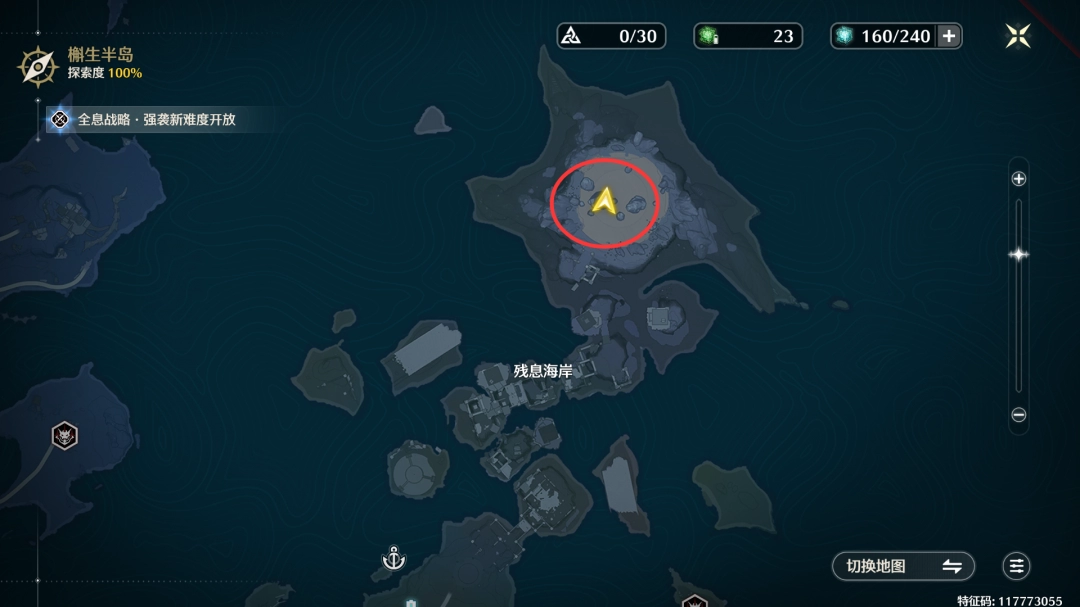Click the 切换地图 switch map button
Viewport: 1080px width, 607px height.
click(x=903, y=566)
